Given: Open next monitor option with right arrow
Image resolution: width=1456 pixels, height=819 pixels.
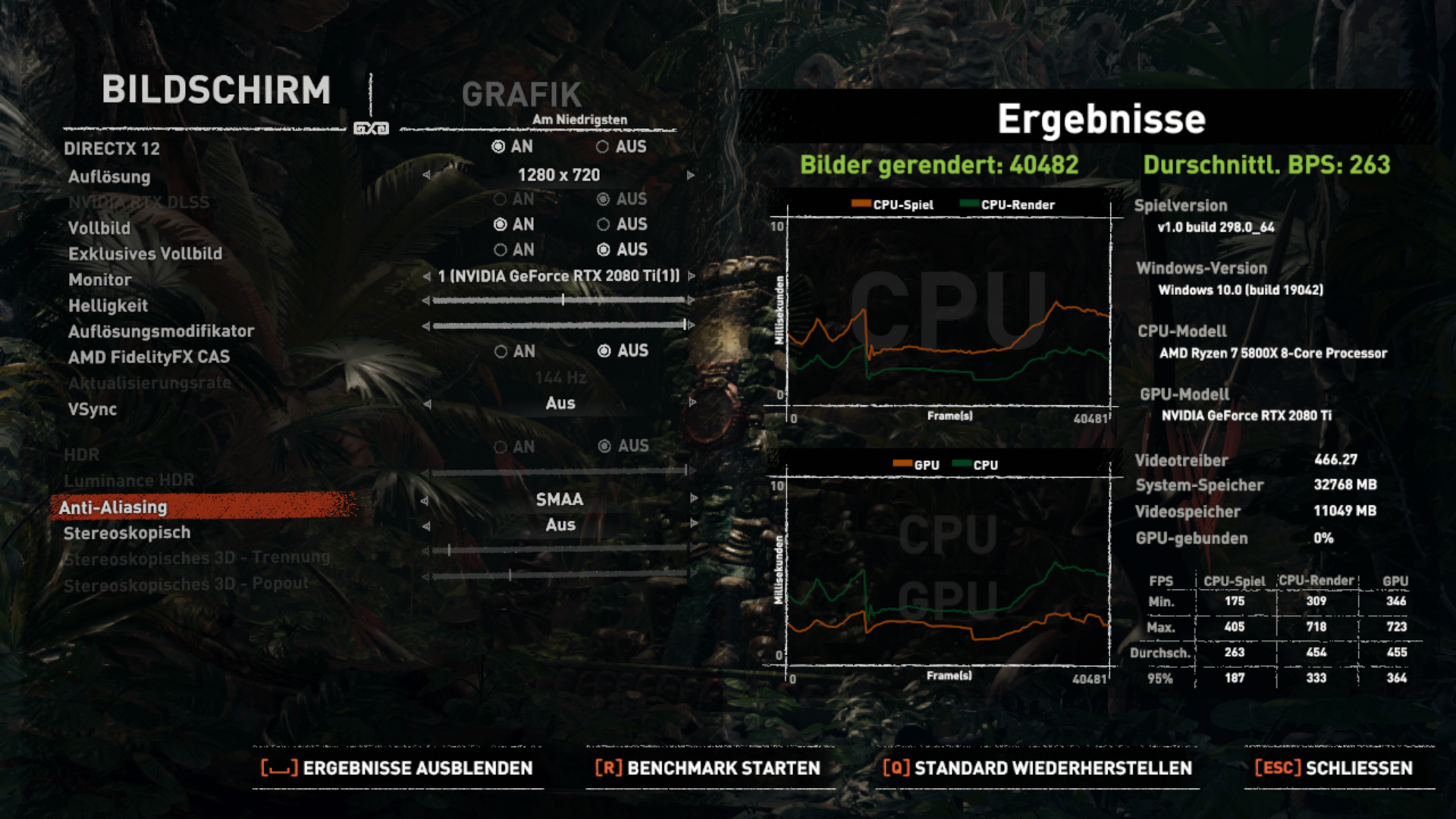Looking at the screenshot, I should (690, 276).
